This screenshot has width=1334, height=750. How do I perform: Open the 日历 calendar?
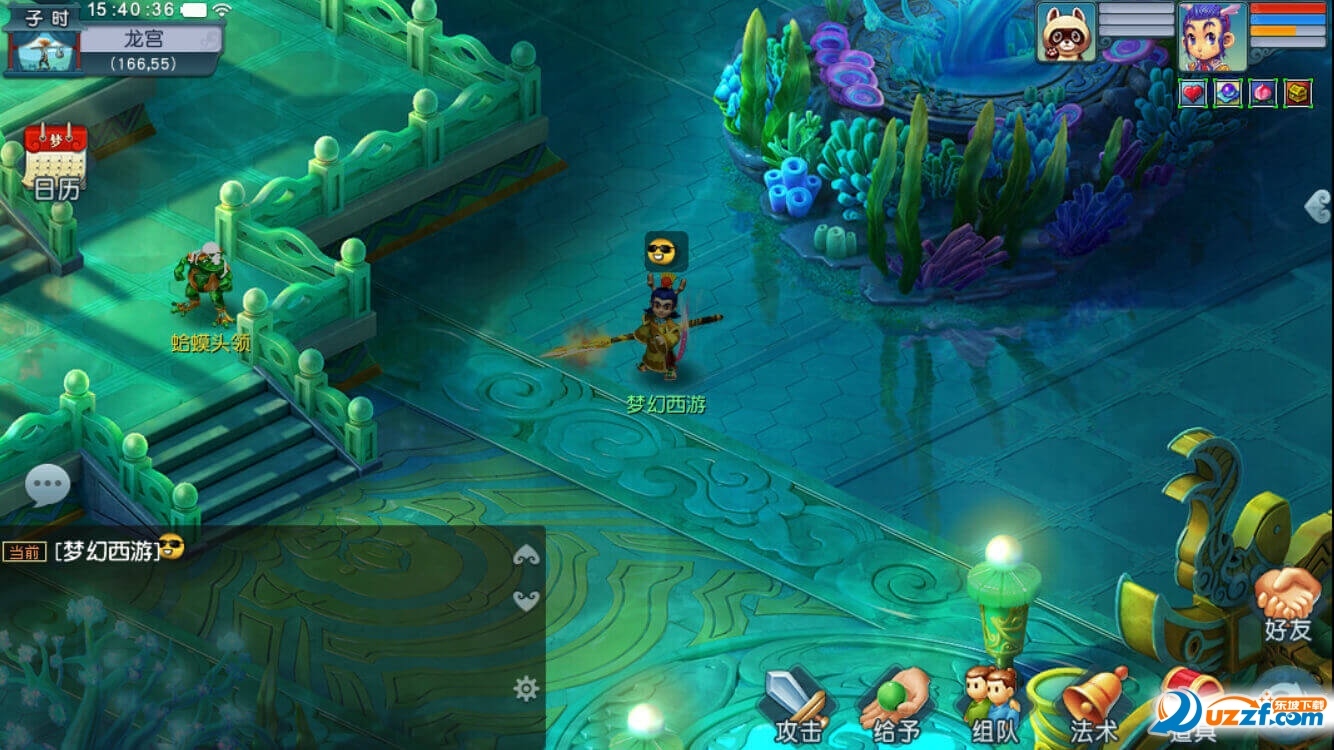(55, 160)
